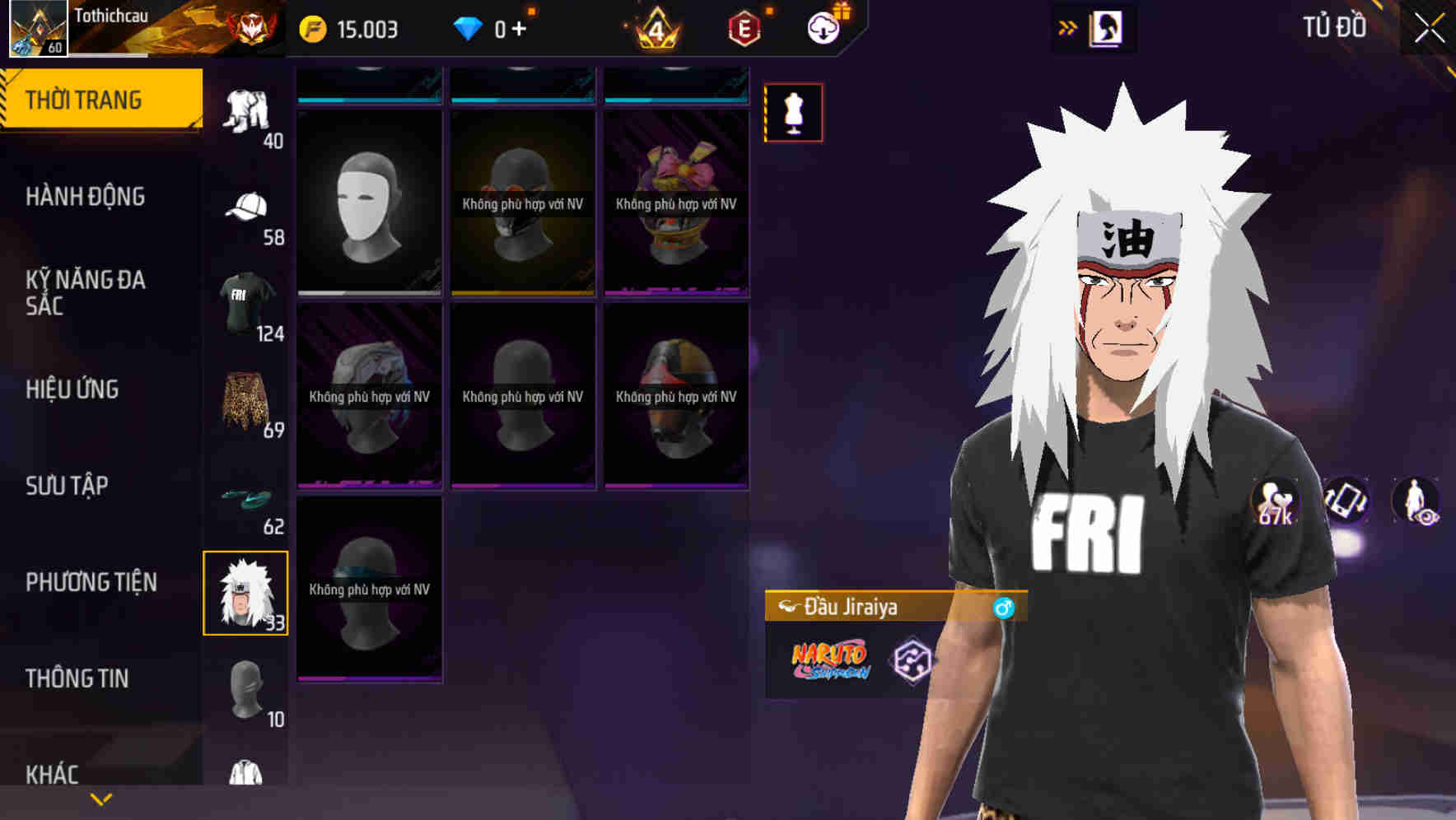Select the FRI shirt category icon labeled 124

pyautogui.click(x=247, y=301)
